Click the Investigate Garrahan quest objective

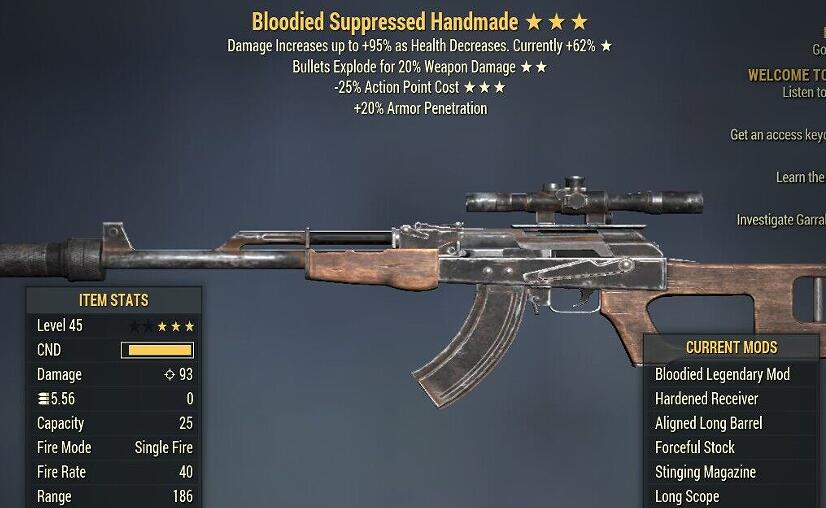pos(781,220)
